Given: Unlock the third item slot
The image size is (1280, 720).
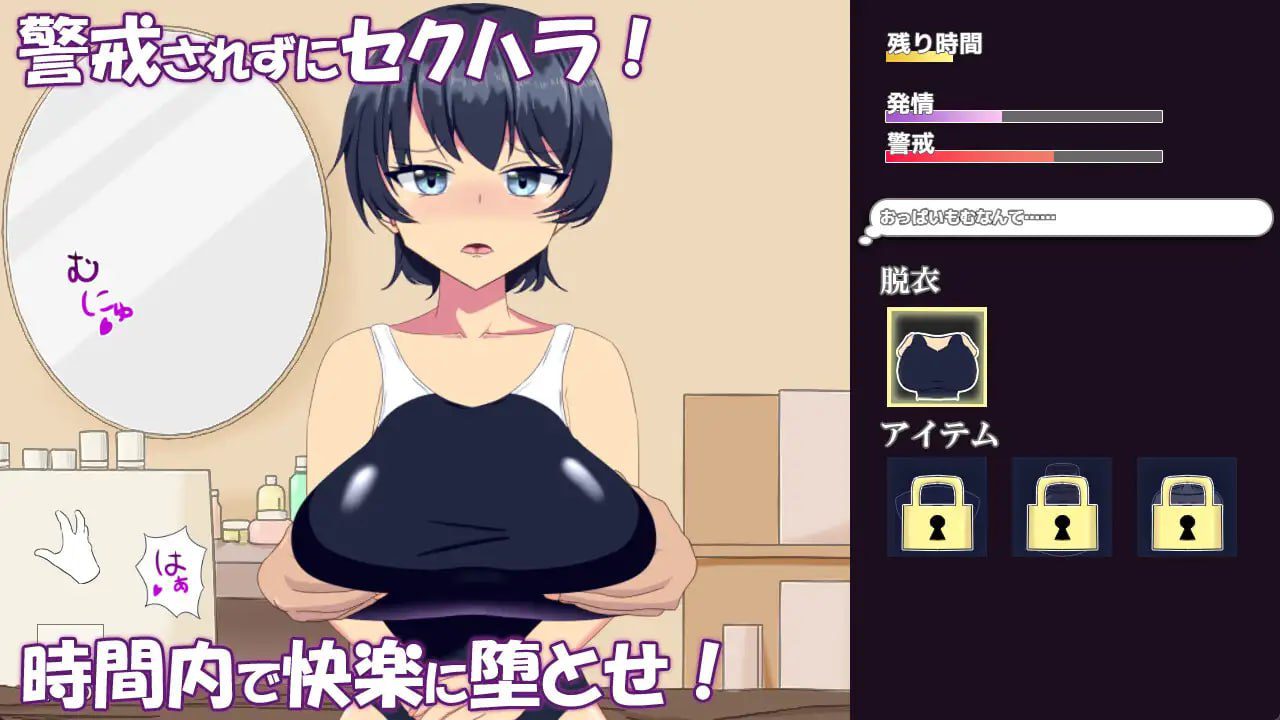Looking at the screenshot, I should 1187,518.
